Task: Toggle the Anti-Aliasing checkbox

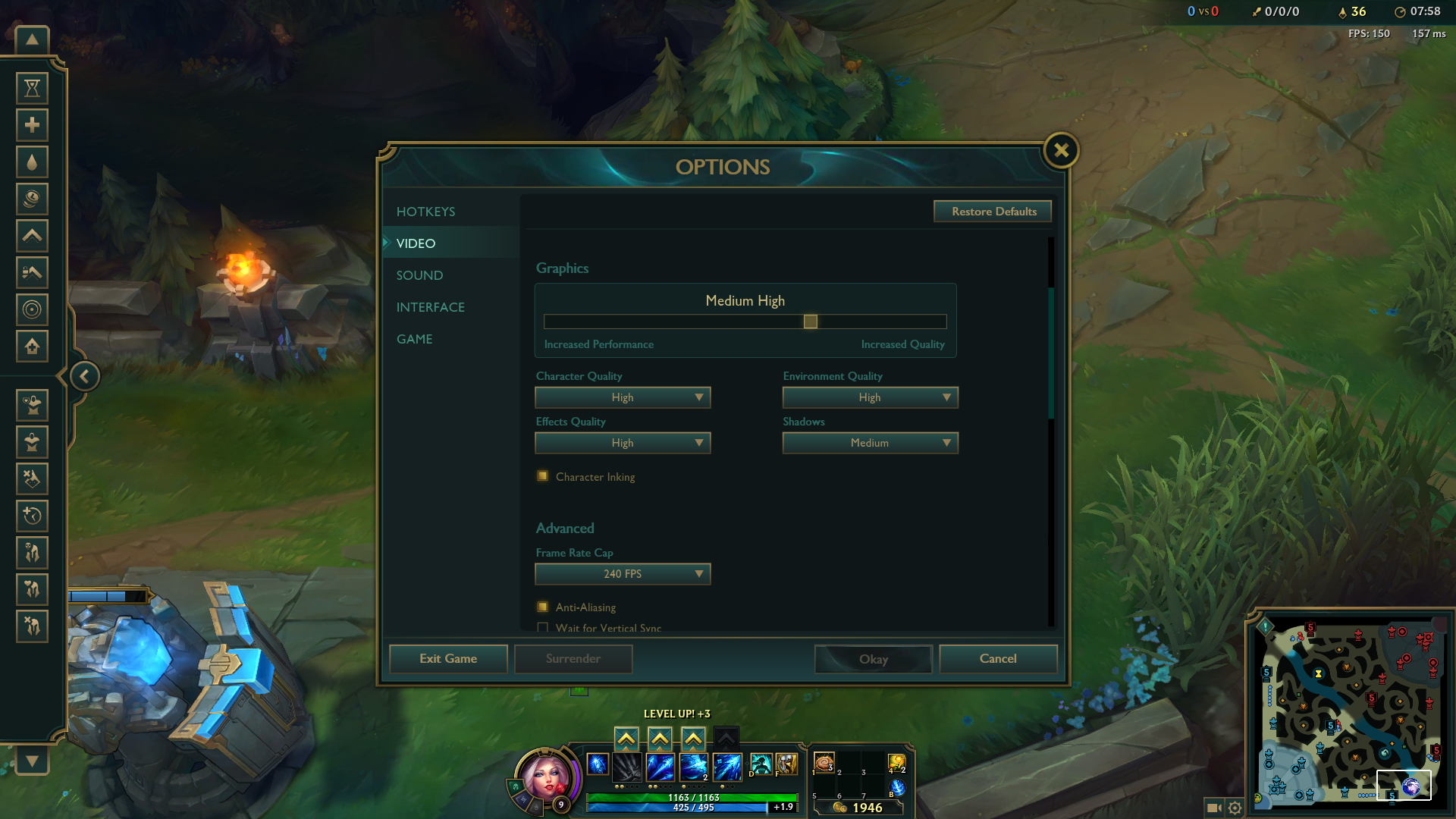Action: 543,607
